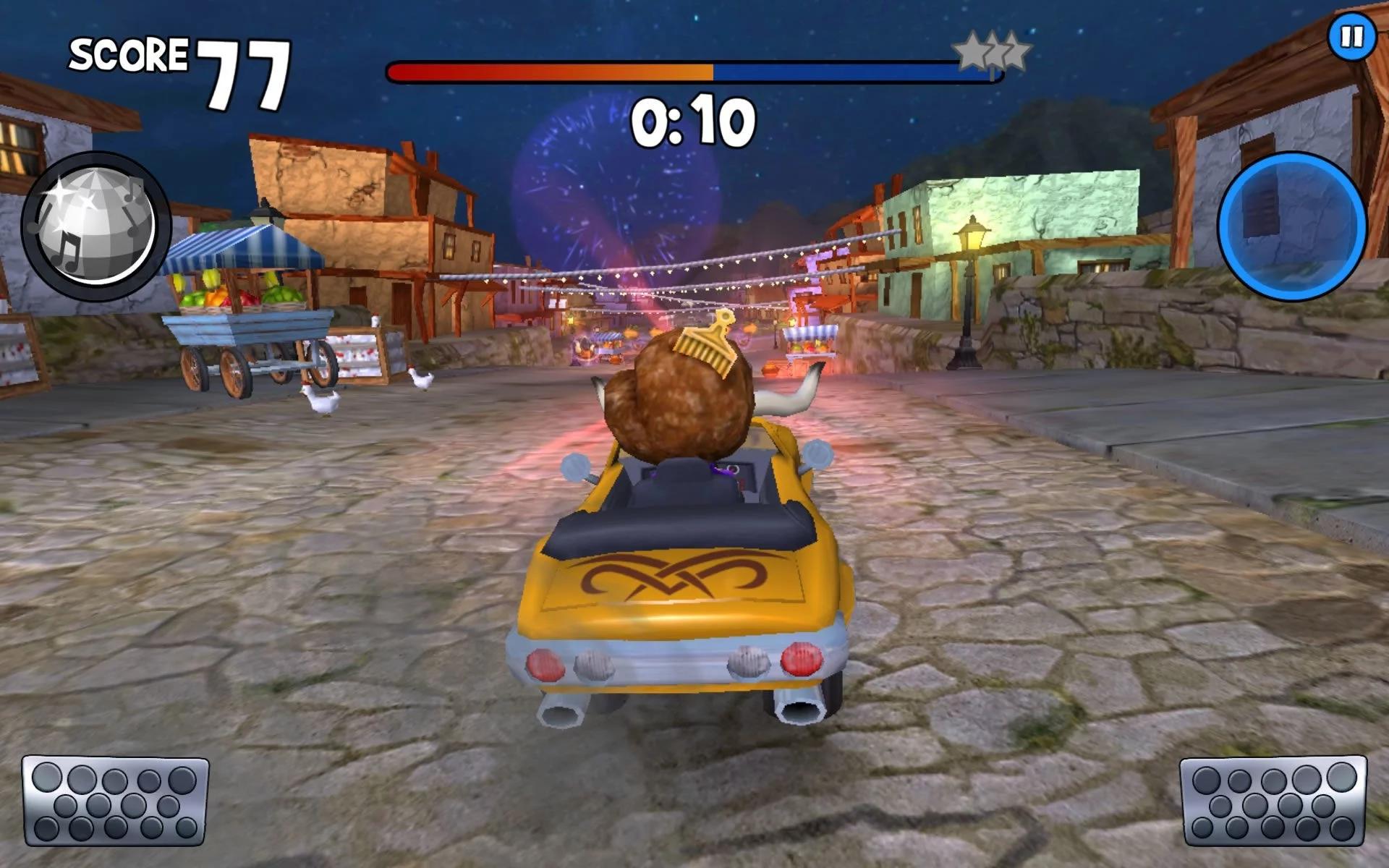The image size is (1389, 868).
Task: Tap the left metal pedal
Action: (x=115, y=801)
